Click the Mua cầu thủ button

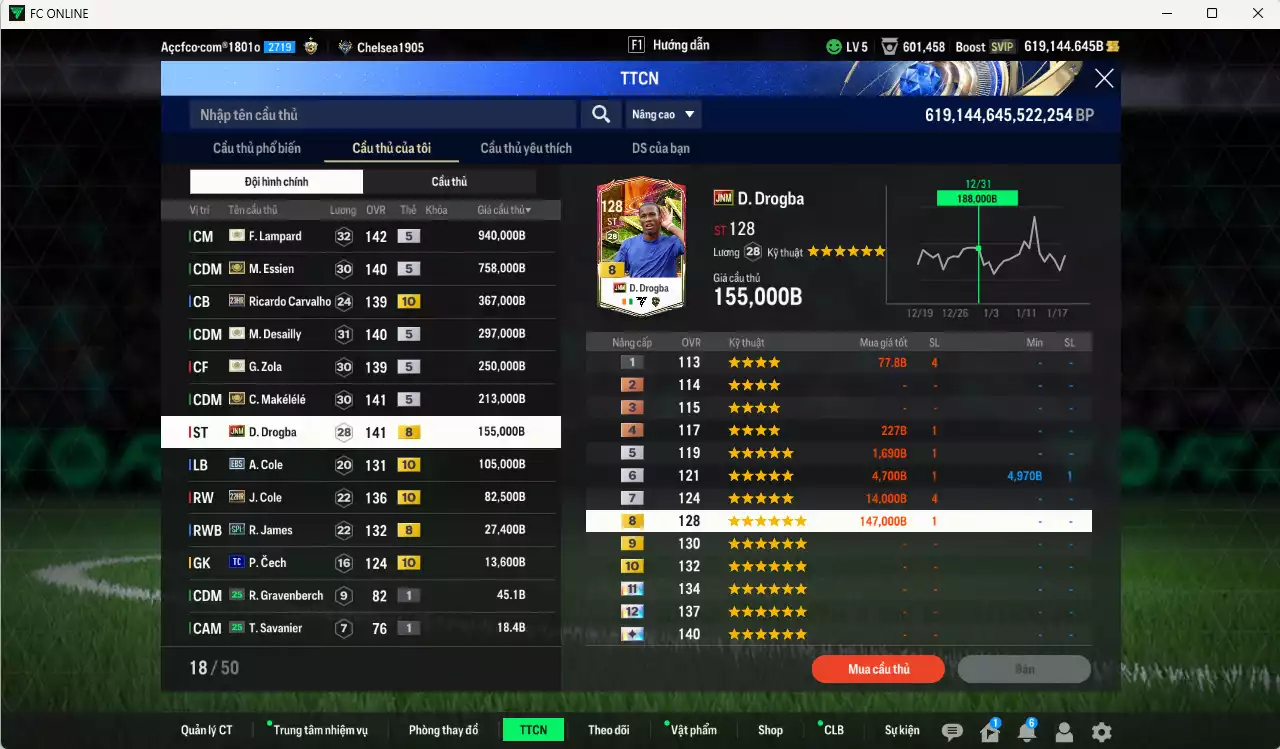click(x=878, y=669)
